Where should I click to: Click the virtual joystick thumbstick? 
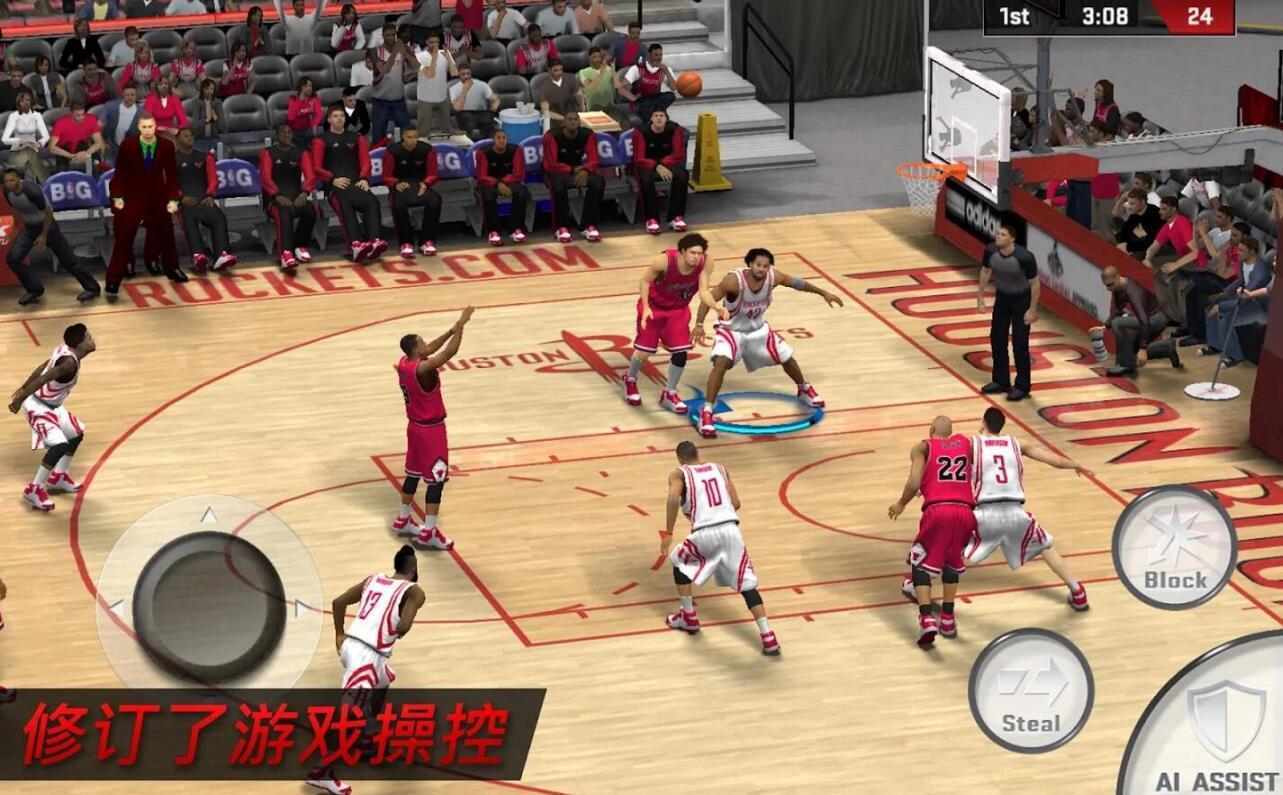click(209, 606)
